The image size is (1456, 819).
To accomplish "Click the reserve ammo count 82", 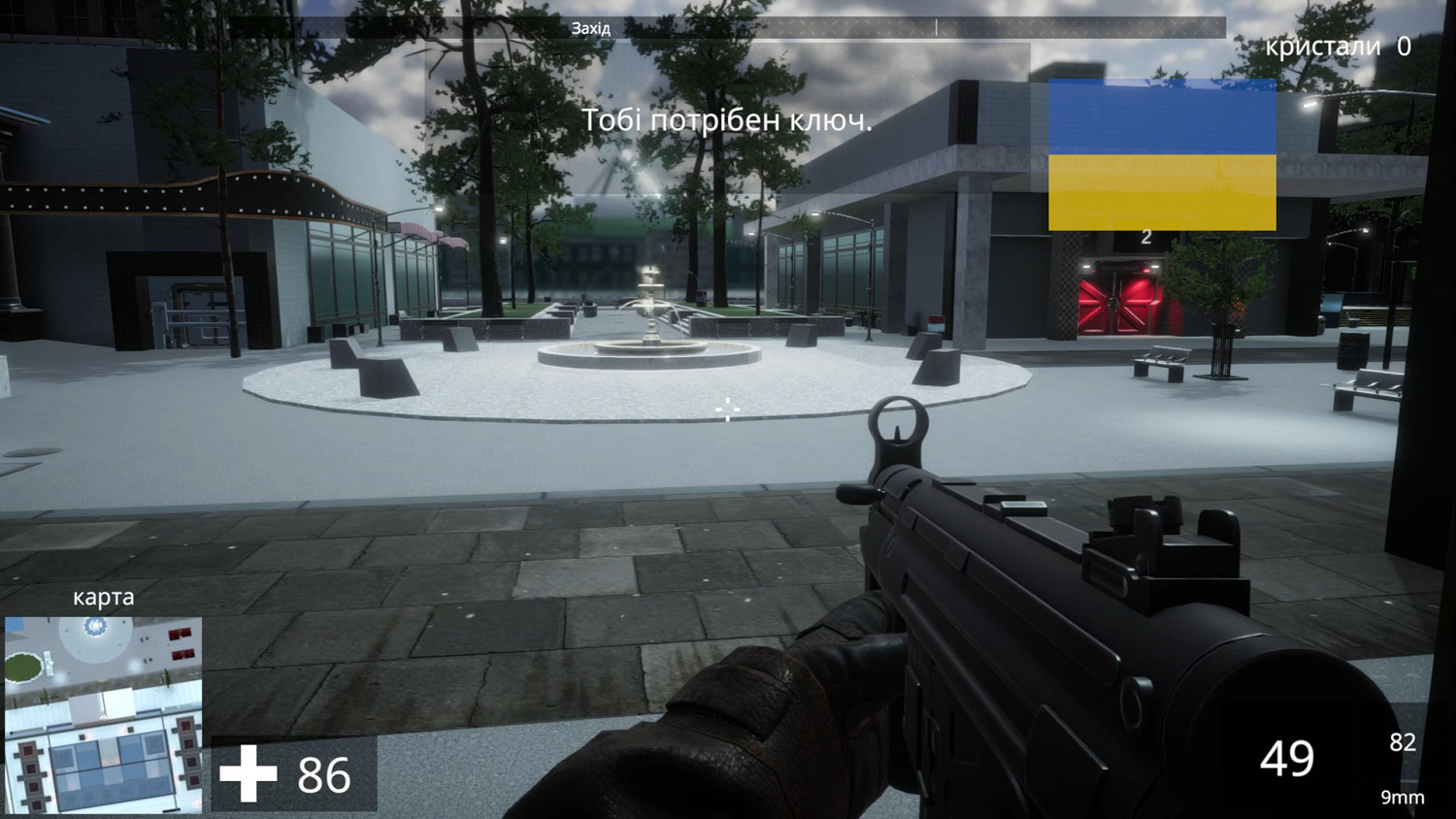I will point(1401,742).
